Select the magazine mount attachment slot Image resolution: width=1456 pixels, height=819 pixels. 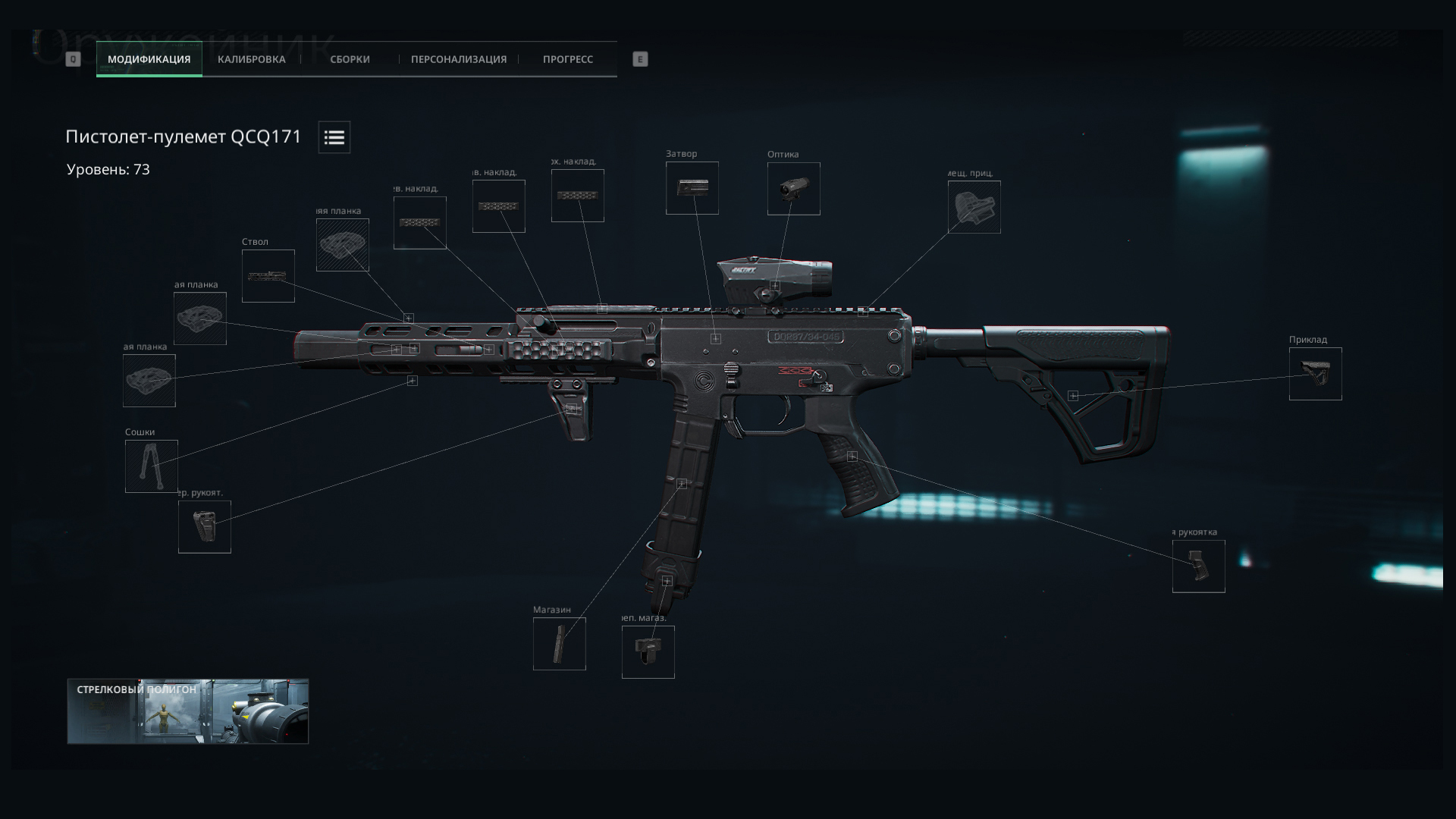tap(648, 652)
